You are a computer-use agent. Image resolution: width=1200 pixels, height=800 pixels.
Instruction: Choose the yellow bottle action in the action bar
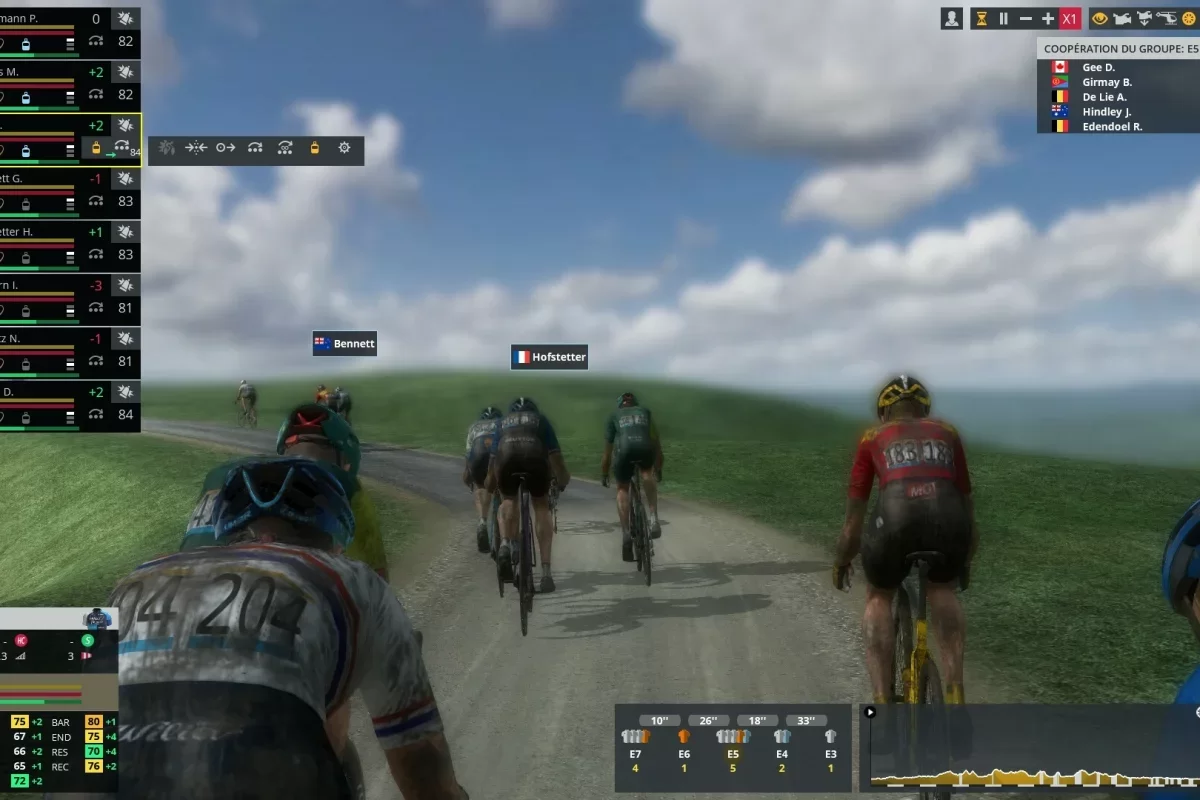314,148
